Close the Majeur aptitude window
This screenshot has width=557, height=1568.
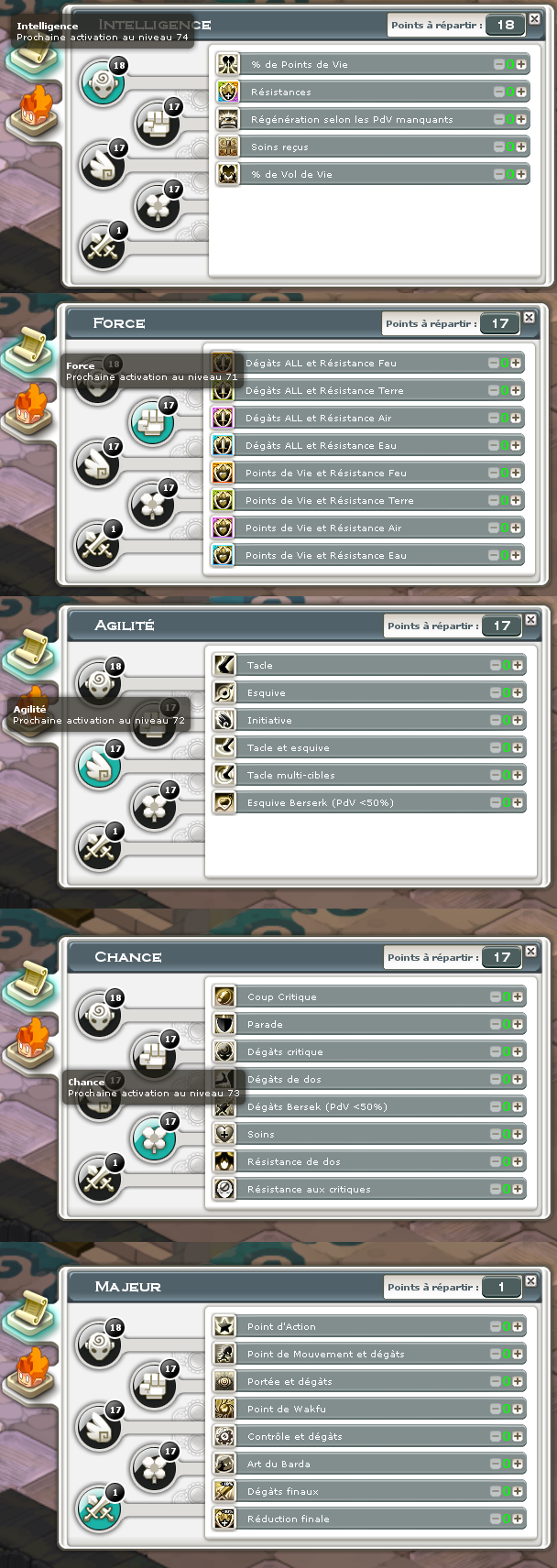(x=530, y=1281)
